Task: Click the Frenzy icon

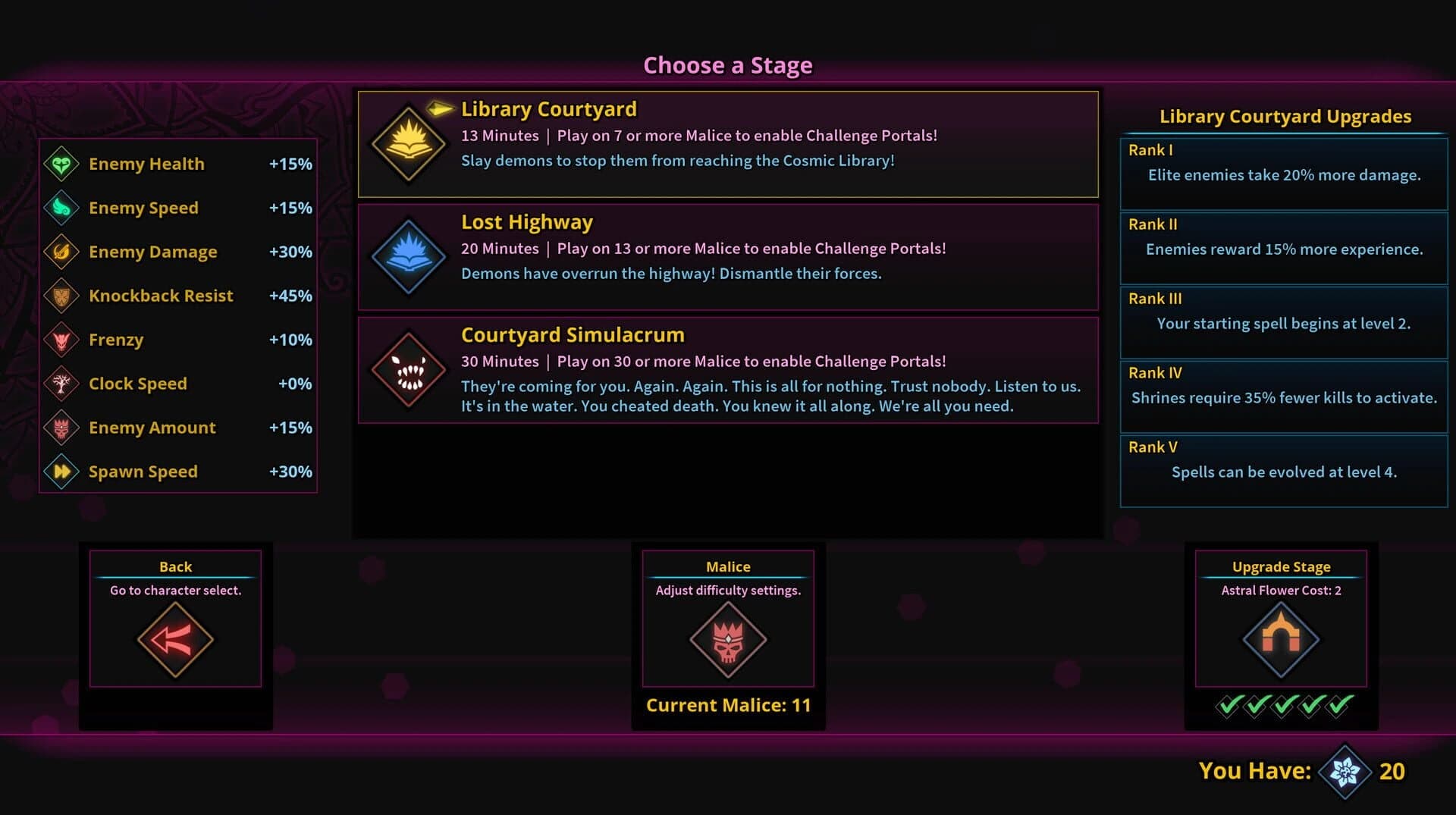Action: click(x=63, y=340)
